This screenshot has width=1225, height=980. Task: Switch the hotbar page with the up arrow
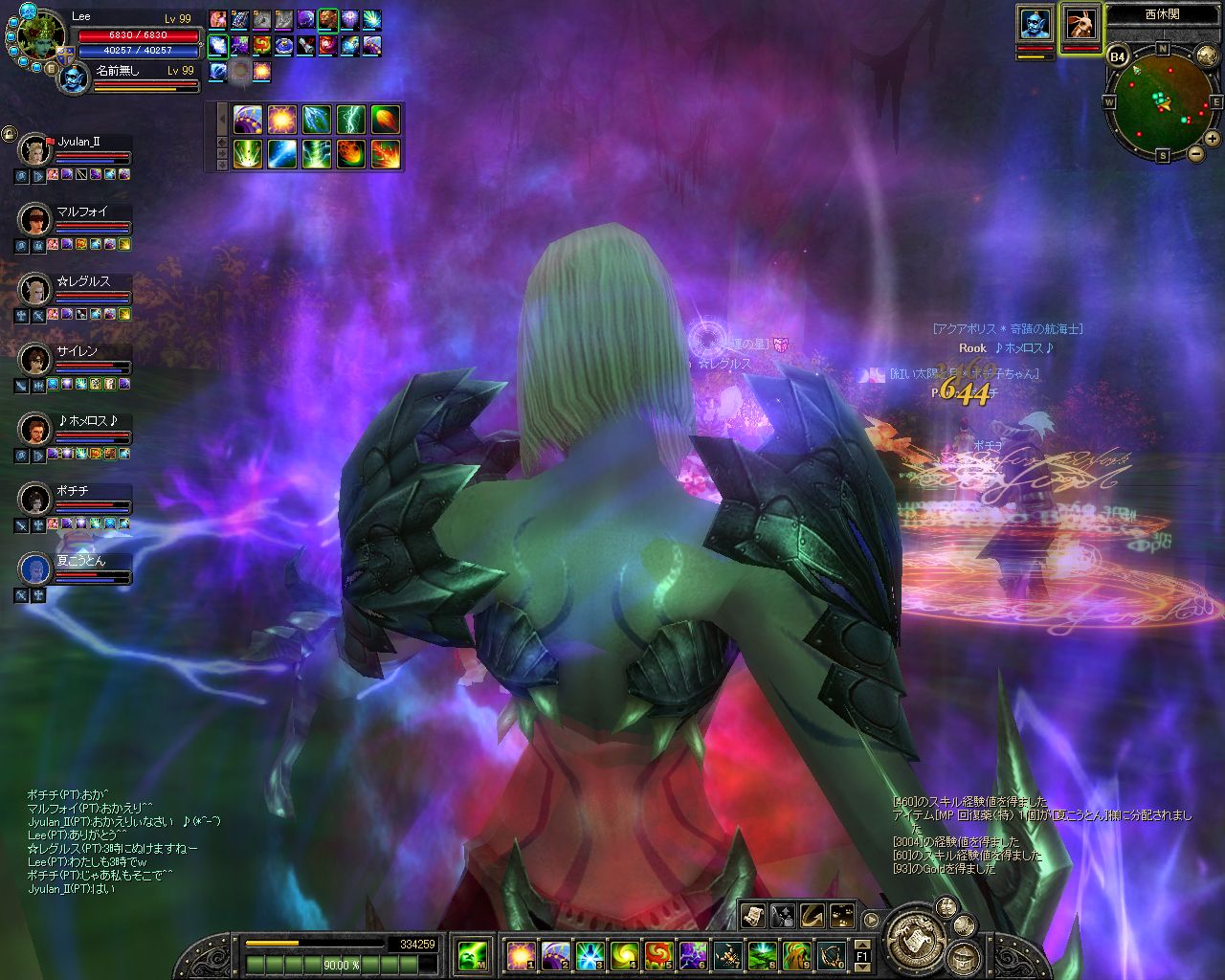(x=862, y=943)
